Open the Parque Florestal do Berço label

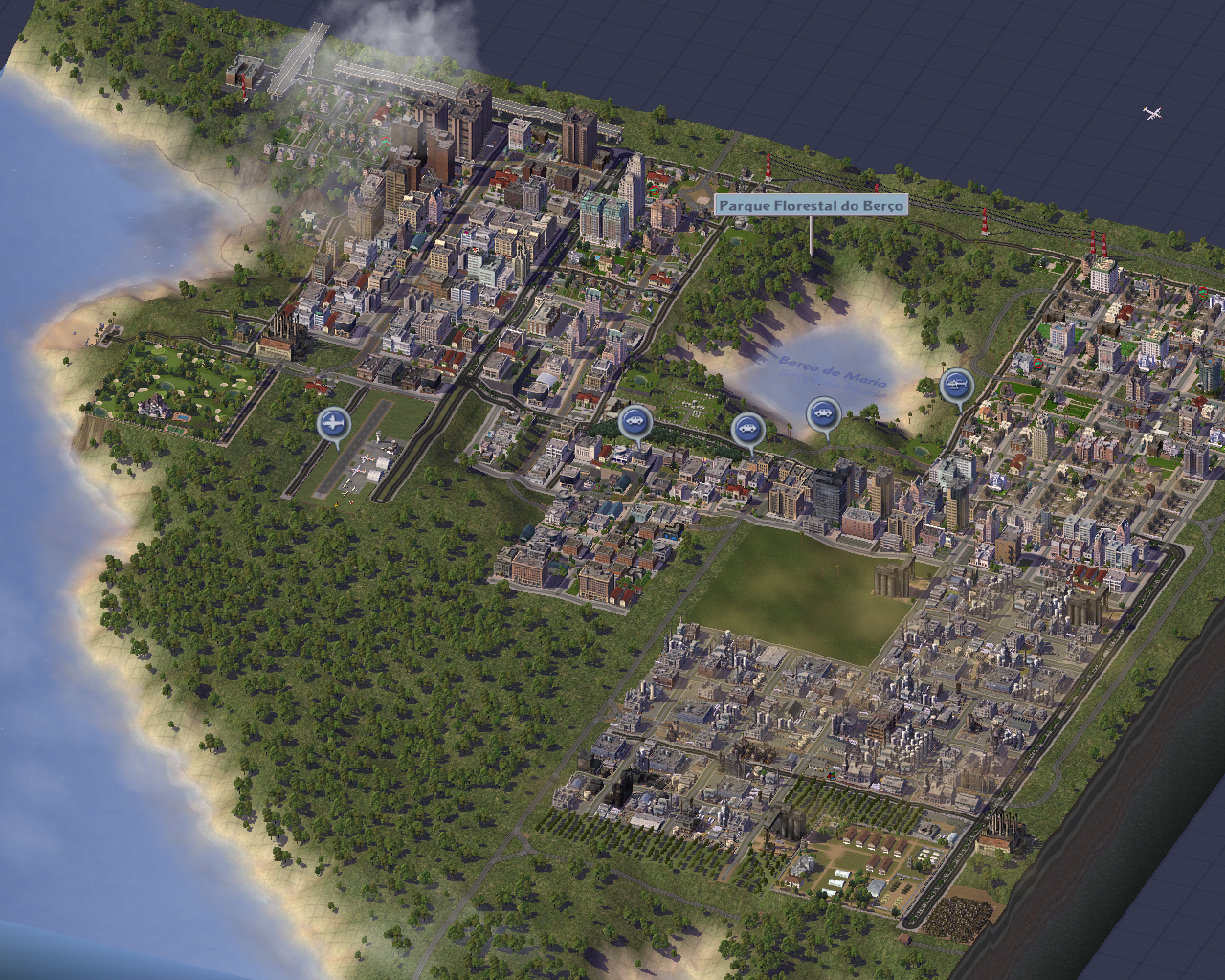811,205
